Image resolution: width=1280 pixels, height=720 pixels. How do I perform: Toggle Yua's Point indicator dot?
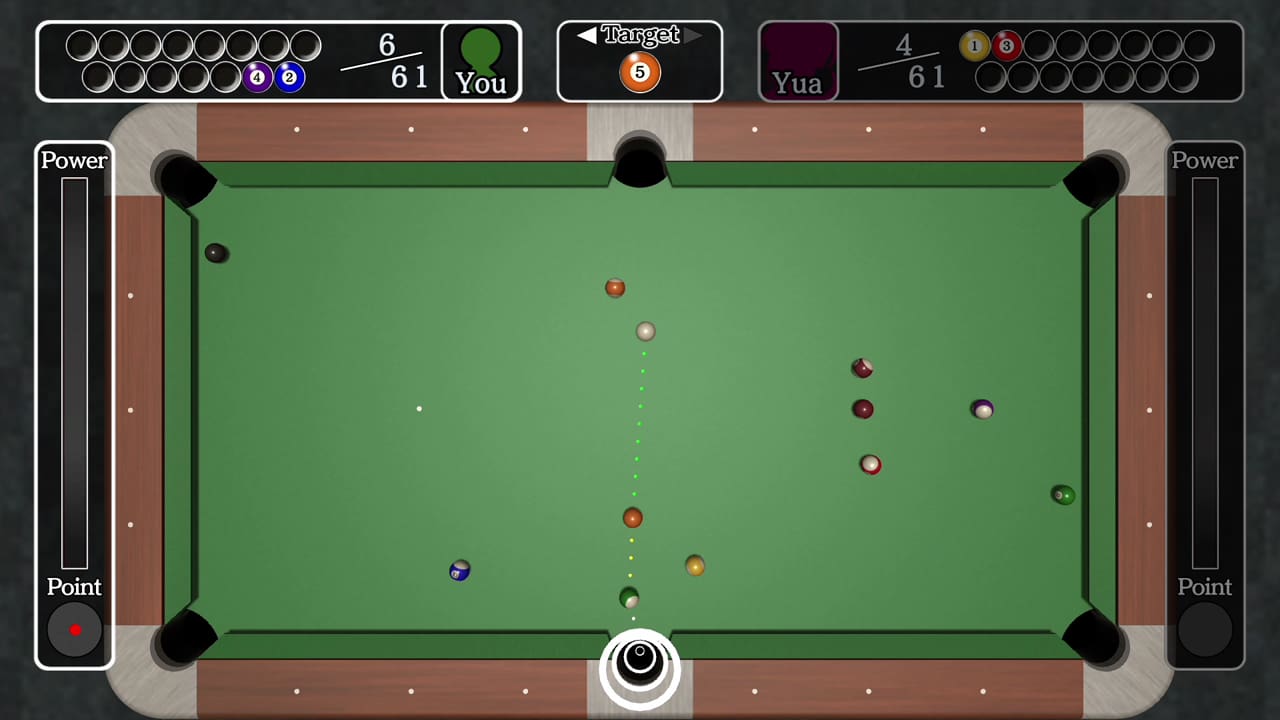(1205, 630)
